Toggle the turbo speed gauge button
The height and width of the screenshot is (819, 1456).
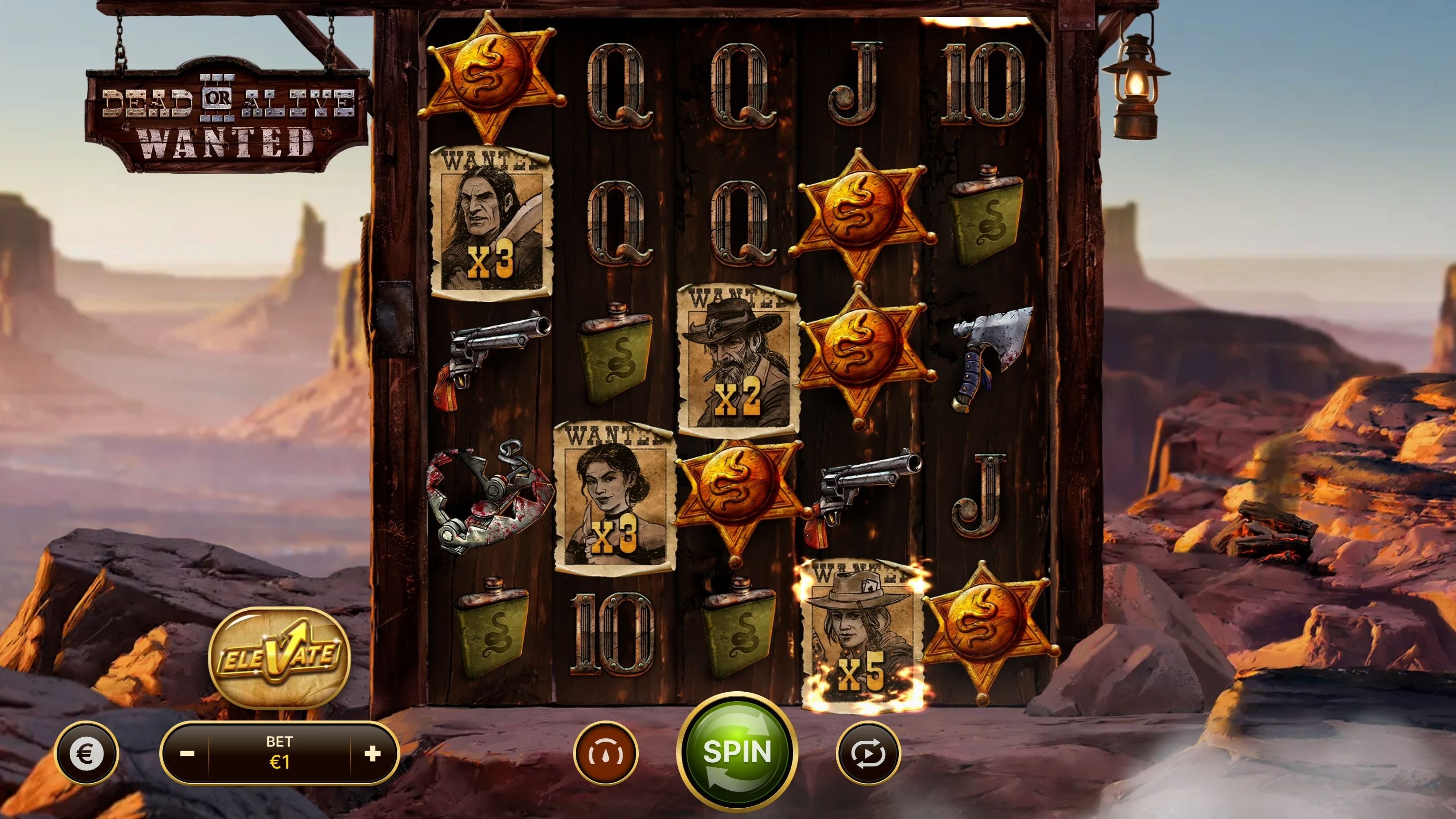[605, 753]
